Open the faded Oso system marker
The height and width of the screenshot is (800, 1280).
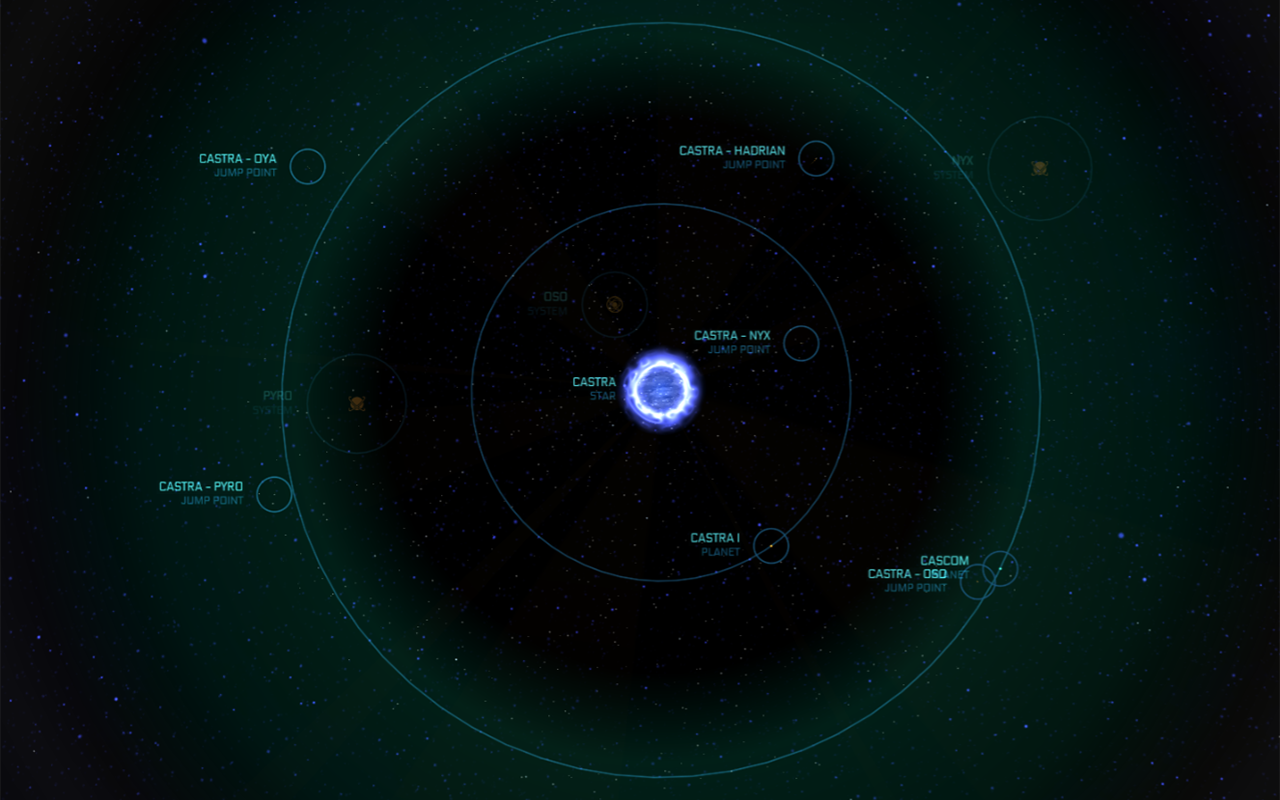pos(614,304)
